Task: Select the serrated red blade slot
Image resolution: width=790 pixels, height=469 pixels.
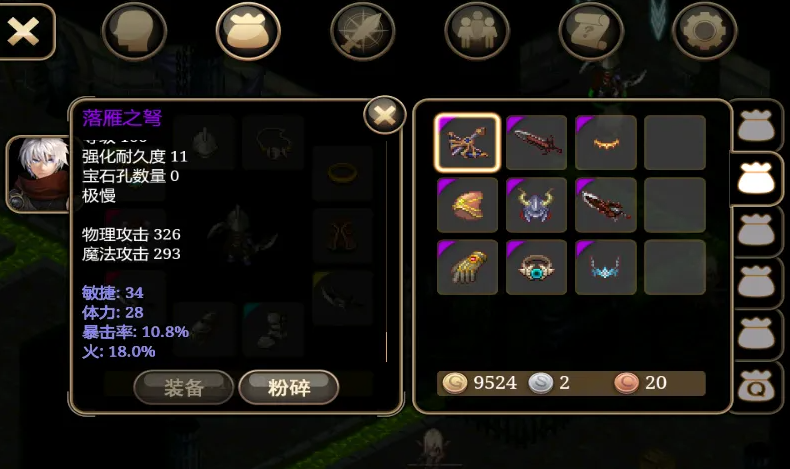Action: point(605,205)
